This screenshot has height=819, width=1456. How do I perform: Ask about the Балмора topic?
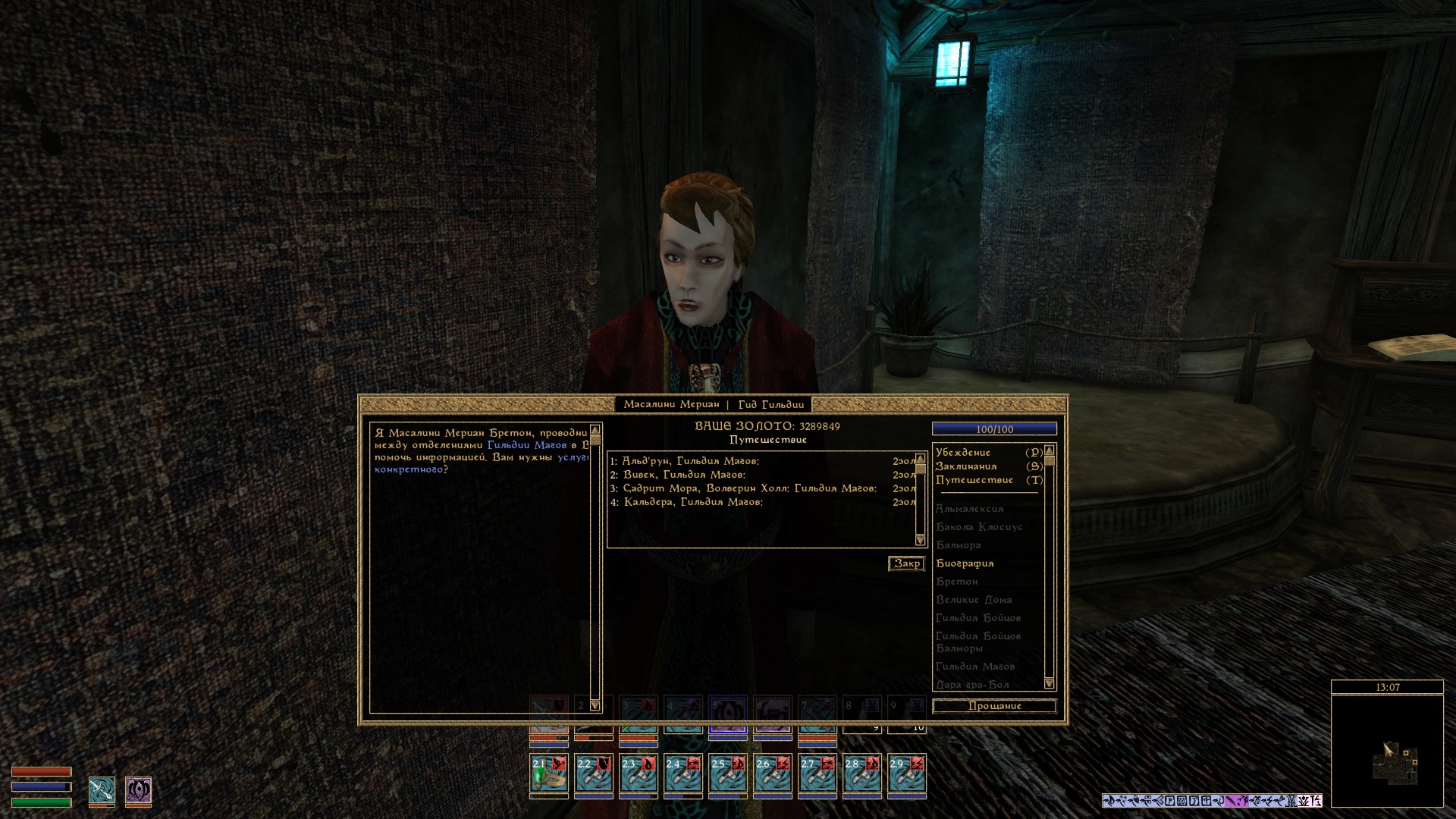click(x=959, y=545)
